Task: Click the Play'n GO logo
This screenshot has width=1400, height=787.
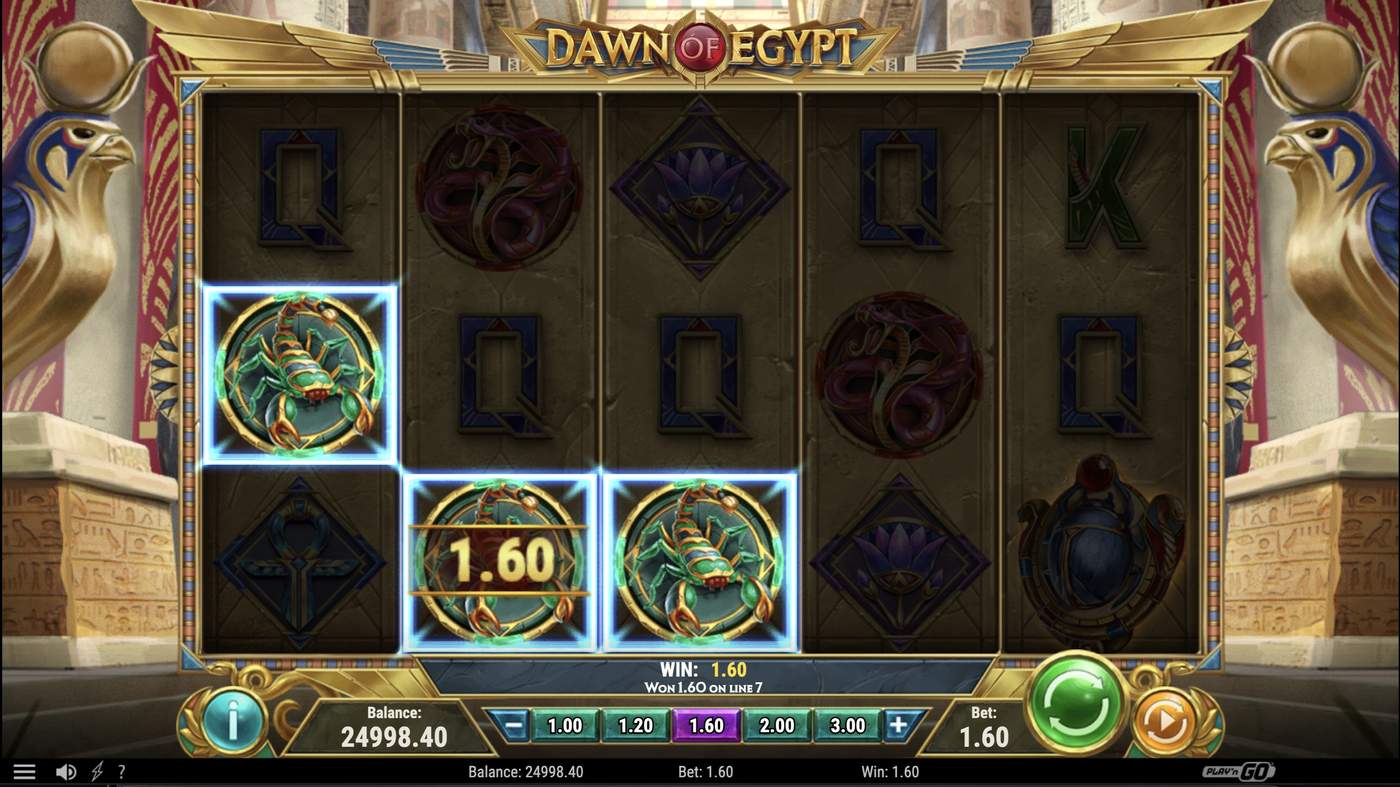Action: point(1240,770)
